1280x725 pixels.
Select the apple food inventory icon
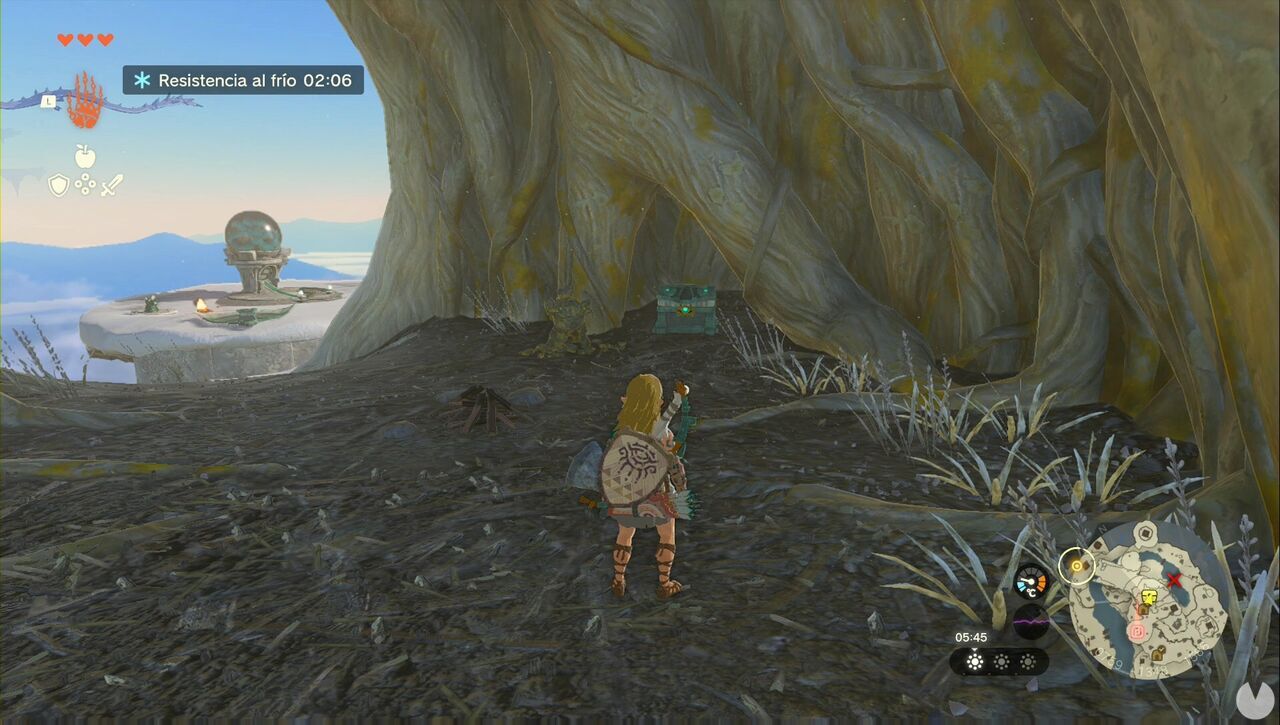[x=85, y=155]
